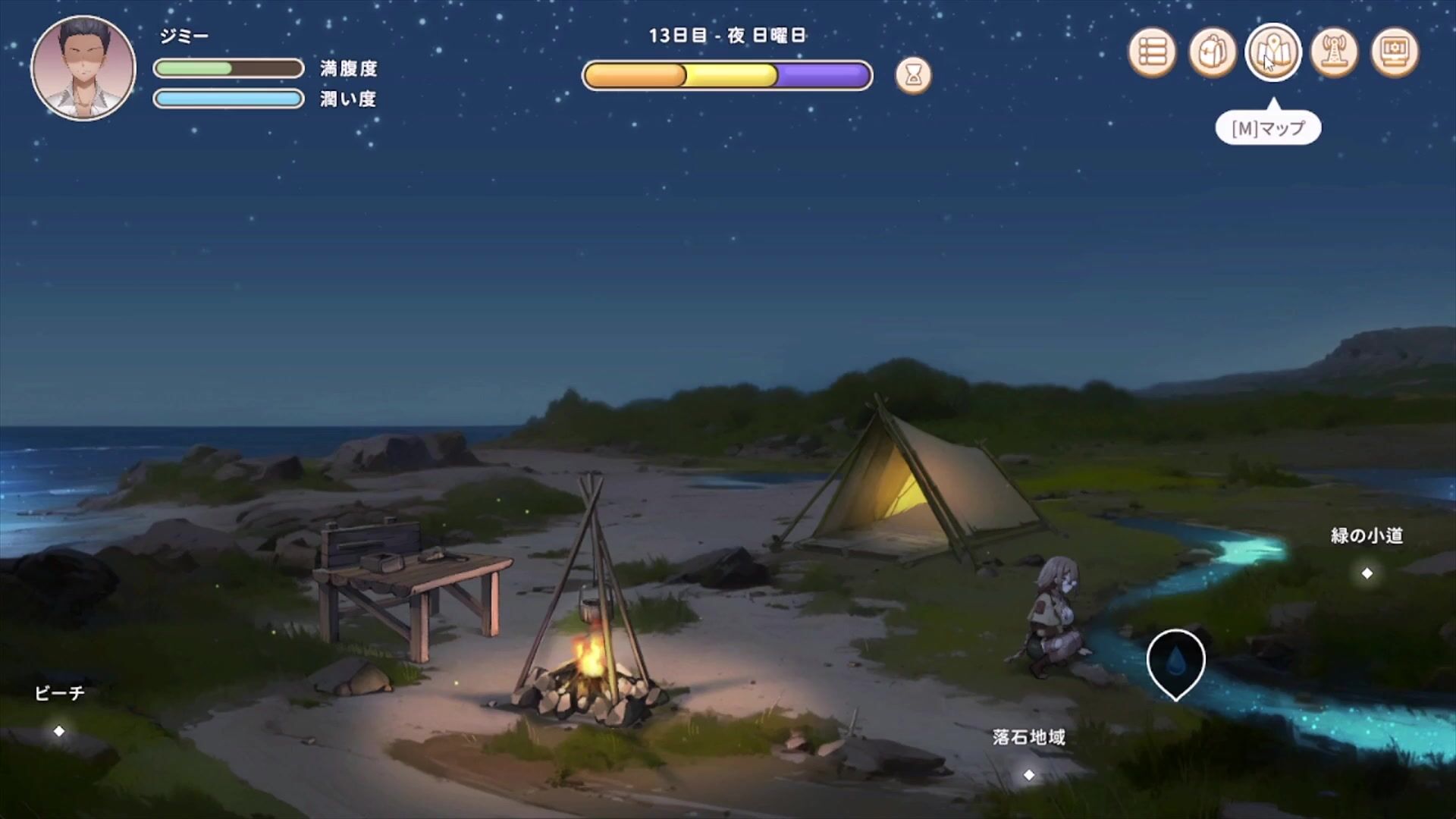1456x819 pixels.
Task: Travel to ビーチ location marker
Action: click(59, 731)
